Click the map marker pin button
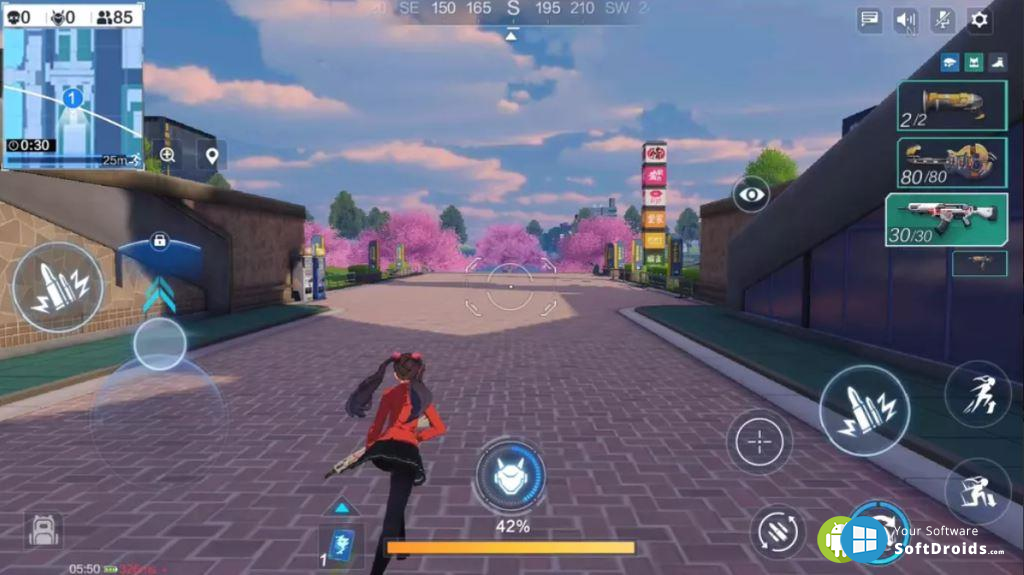This screenshot has height=575, width=1024. pos(211,155)
